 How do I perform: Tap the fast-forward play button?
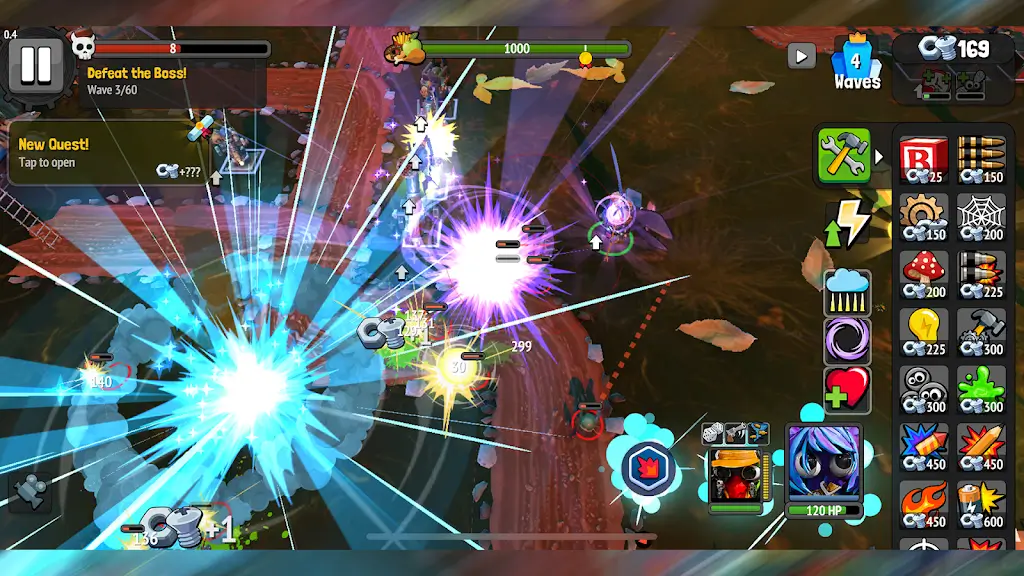801,56
